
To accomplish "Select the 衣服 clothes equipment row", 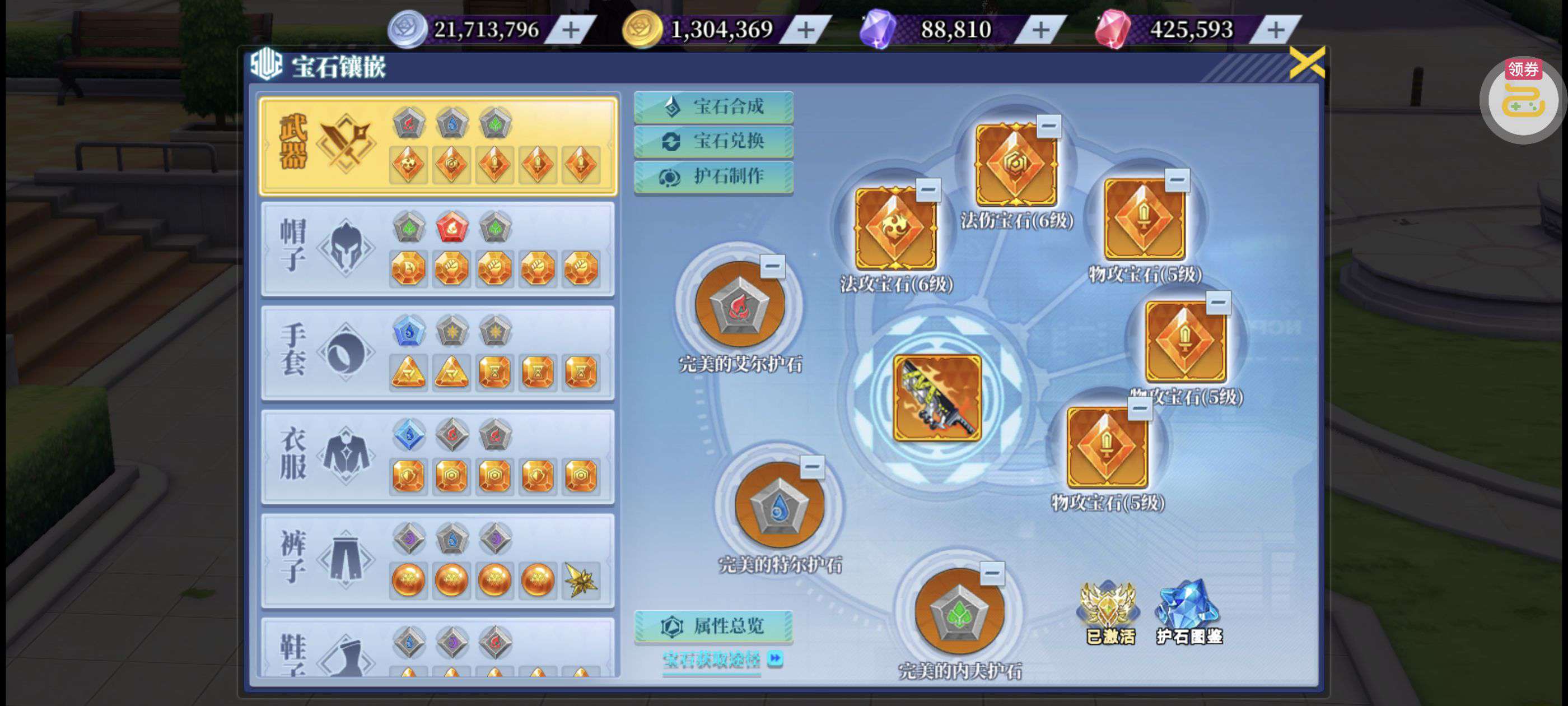I will tap(438, 456).
